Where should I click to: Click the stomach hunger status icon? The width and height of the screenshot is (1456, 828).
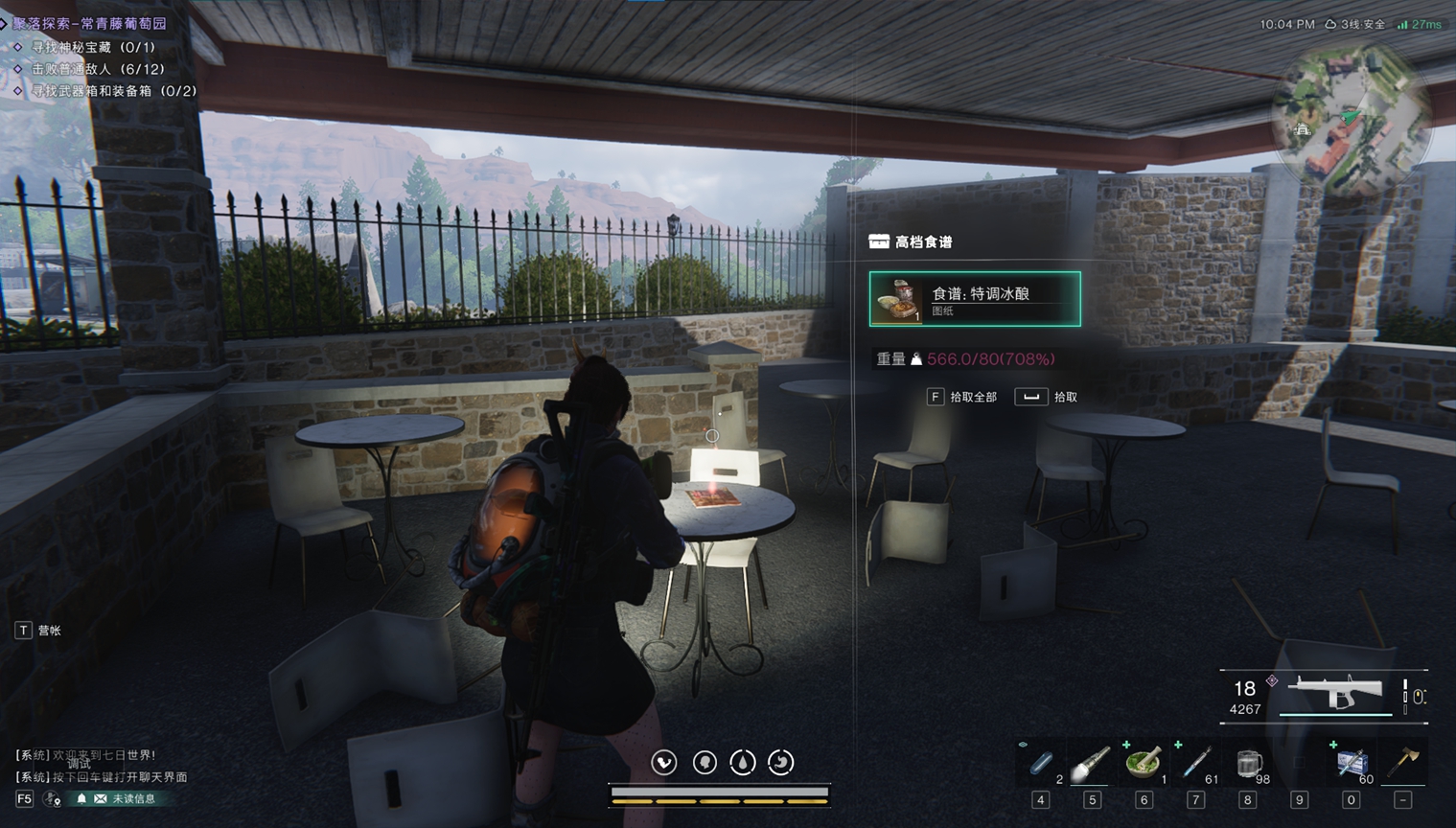(x=781, y=762)
